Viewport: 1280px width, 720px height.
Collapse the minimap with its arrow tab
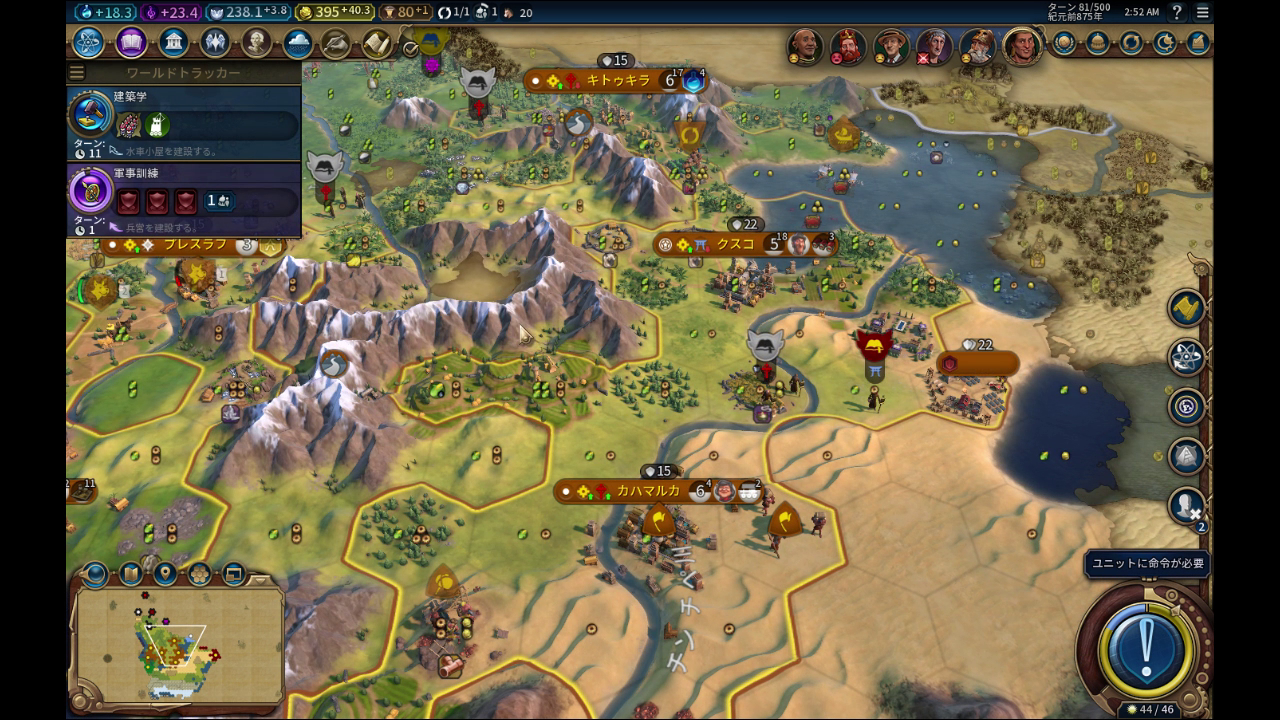(x=260, y=579)
